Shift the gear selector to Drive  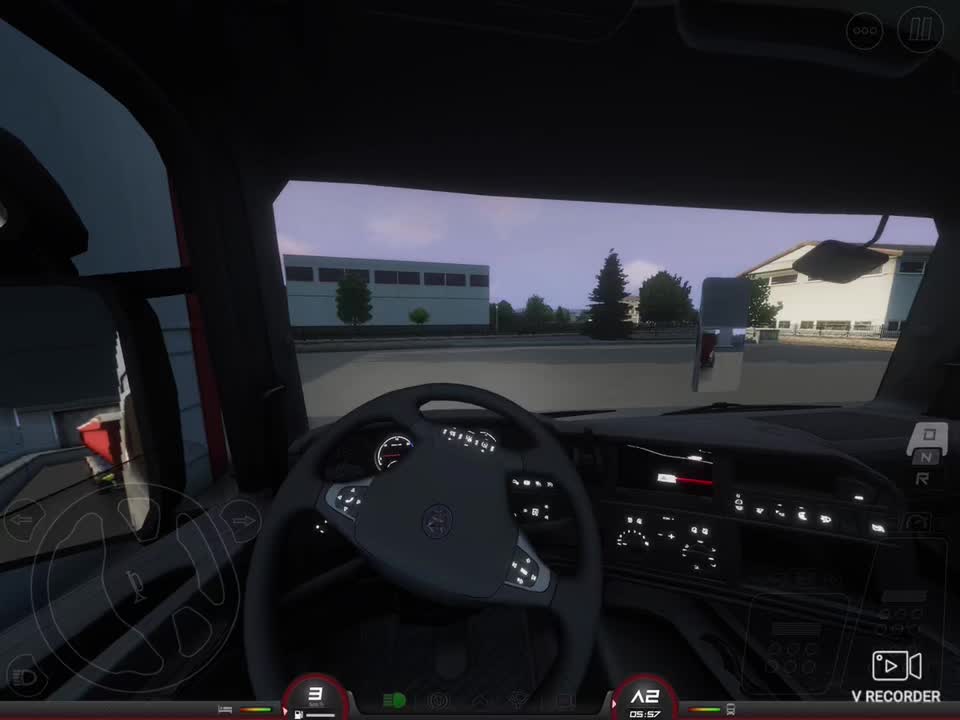point(928,435)
